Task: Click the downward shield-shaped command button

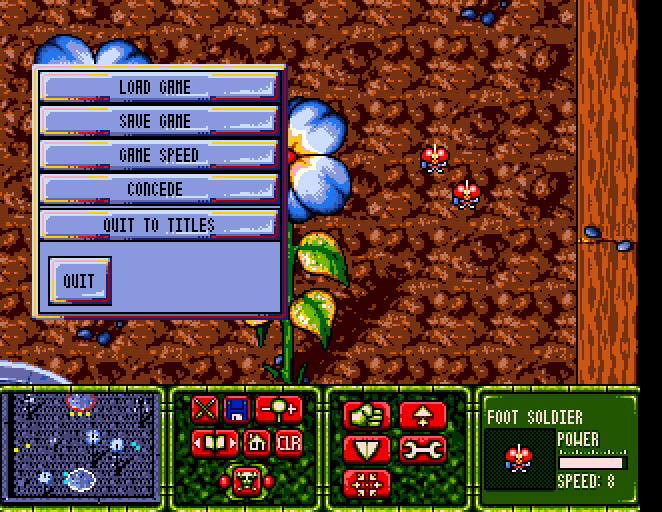Action: tap(365, 447)
